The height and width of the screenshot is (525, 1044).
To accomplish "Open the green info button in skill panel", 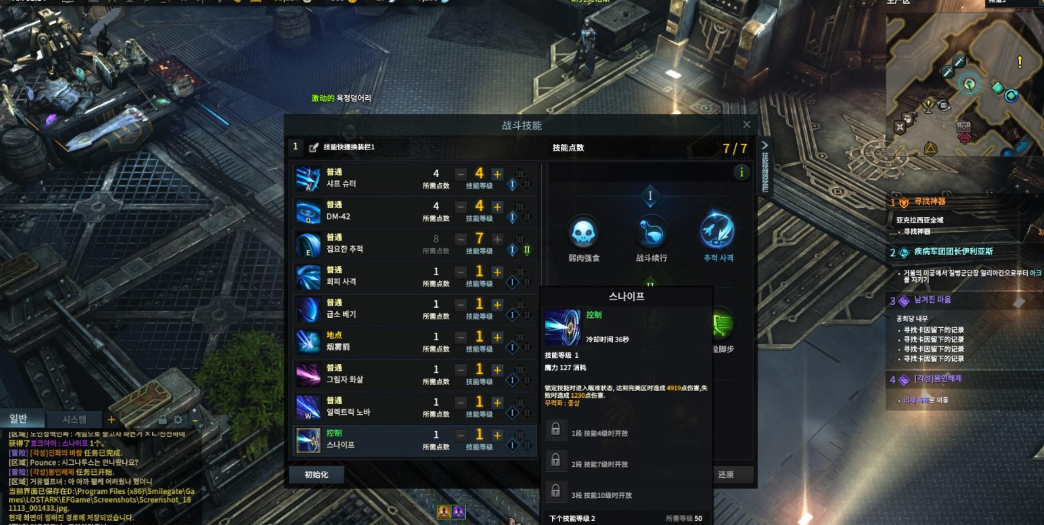I will tap(741, 172).
